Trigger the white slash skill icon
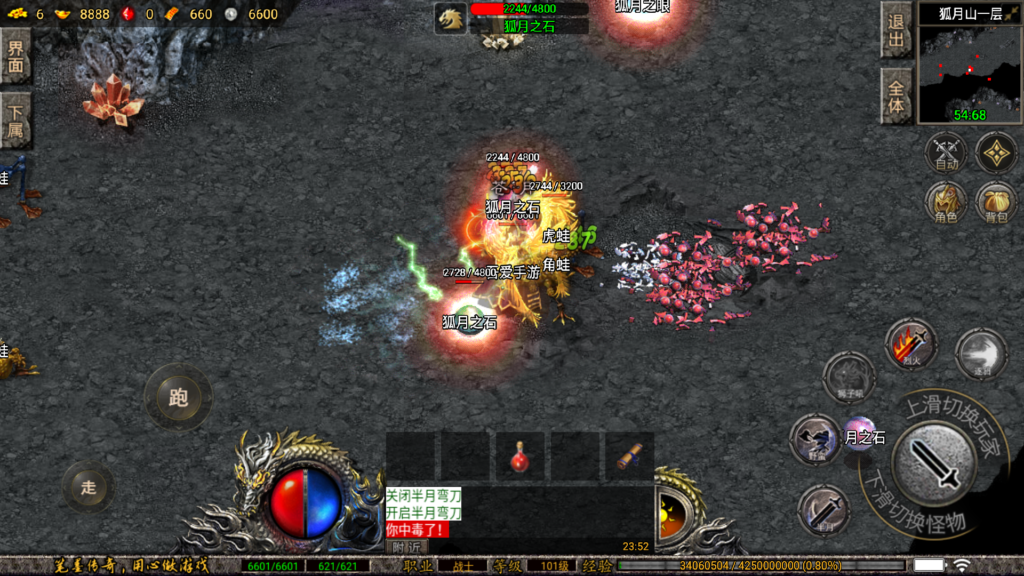This screenshot has width=1024, height=576. click(980, 355)
